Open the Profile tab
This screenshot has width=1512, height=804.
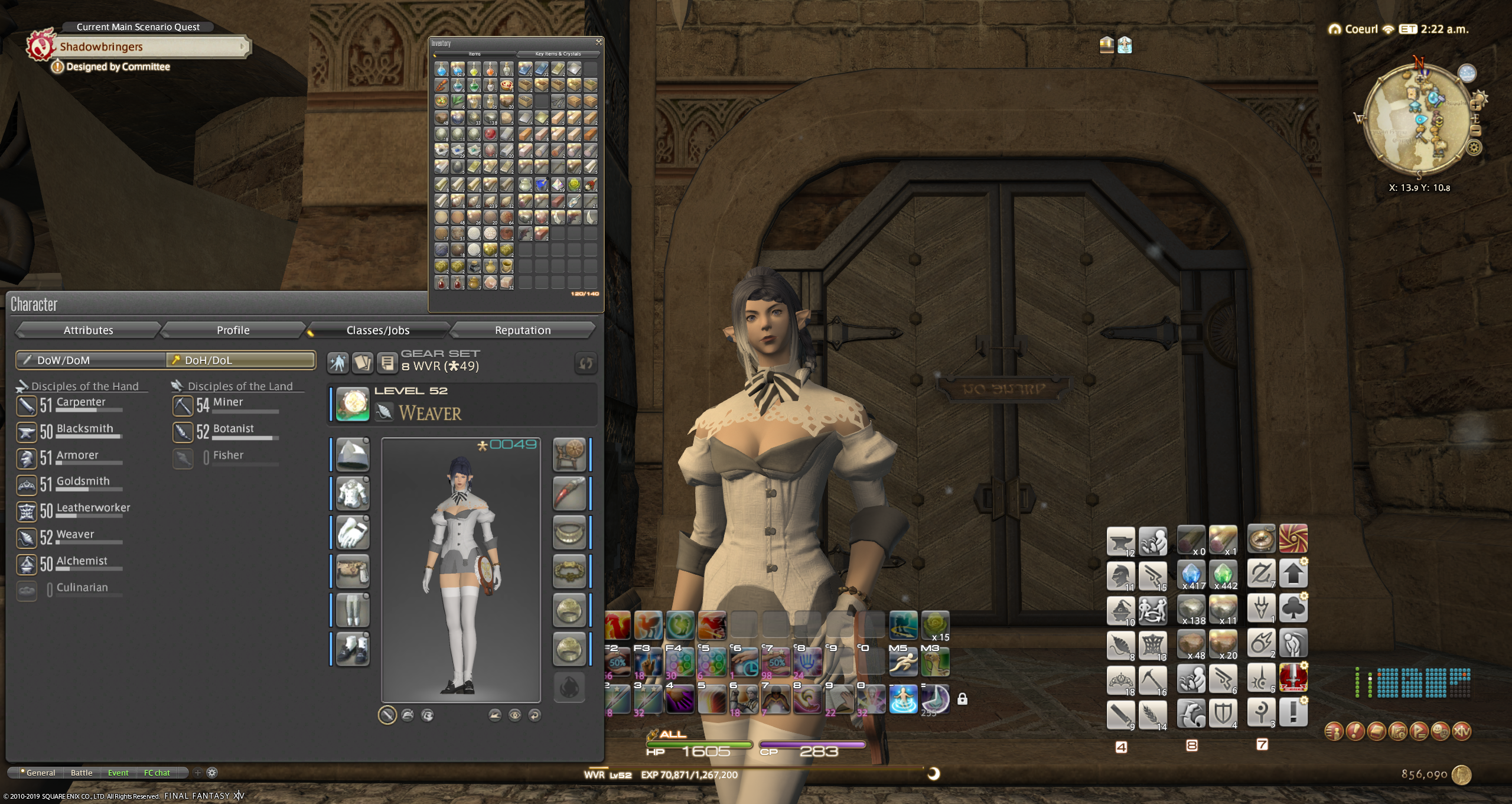[233, 330]
